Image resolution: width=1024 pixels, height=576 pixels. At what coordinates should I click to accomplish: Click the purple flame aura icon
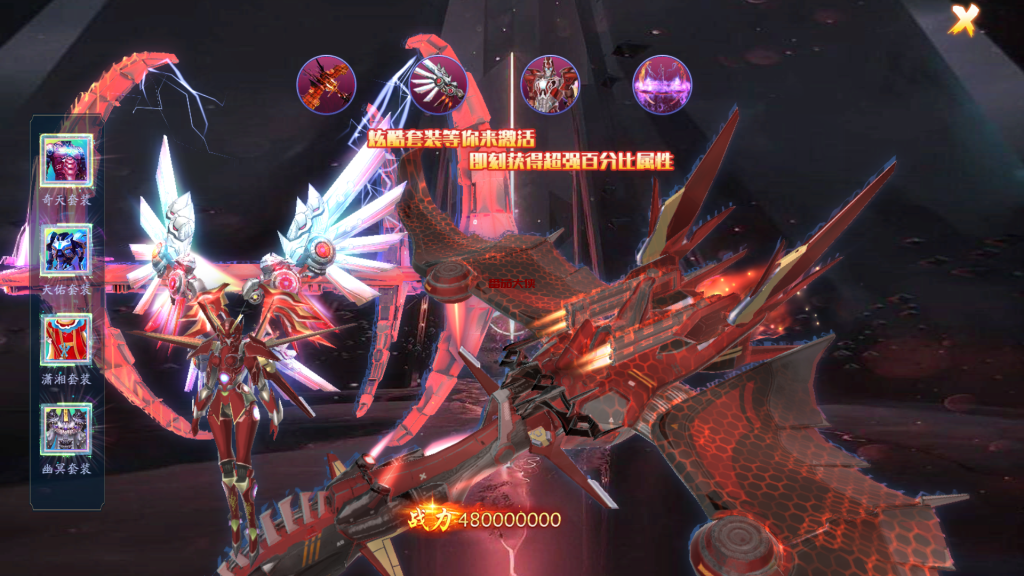[662, 85]
